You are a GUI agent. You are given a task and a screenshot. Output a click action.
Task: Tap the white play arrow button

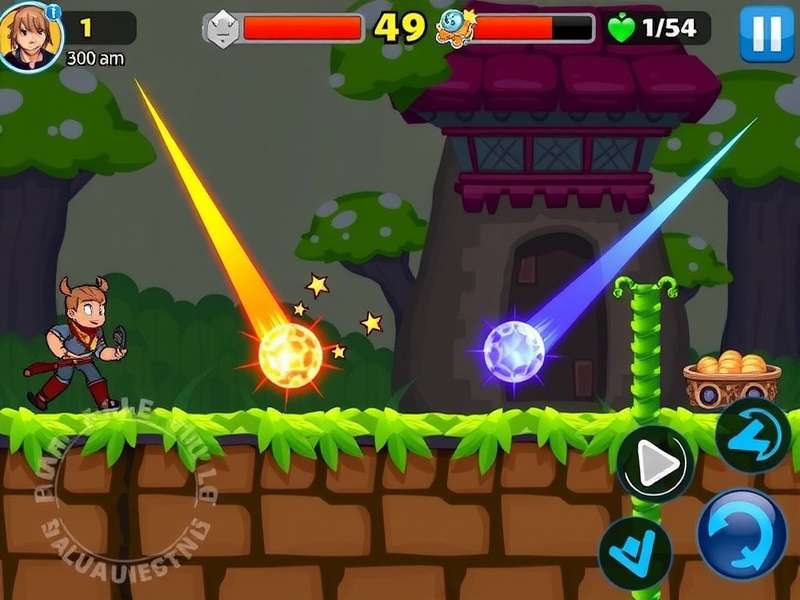654,463
